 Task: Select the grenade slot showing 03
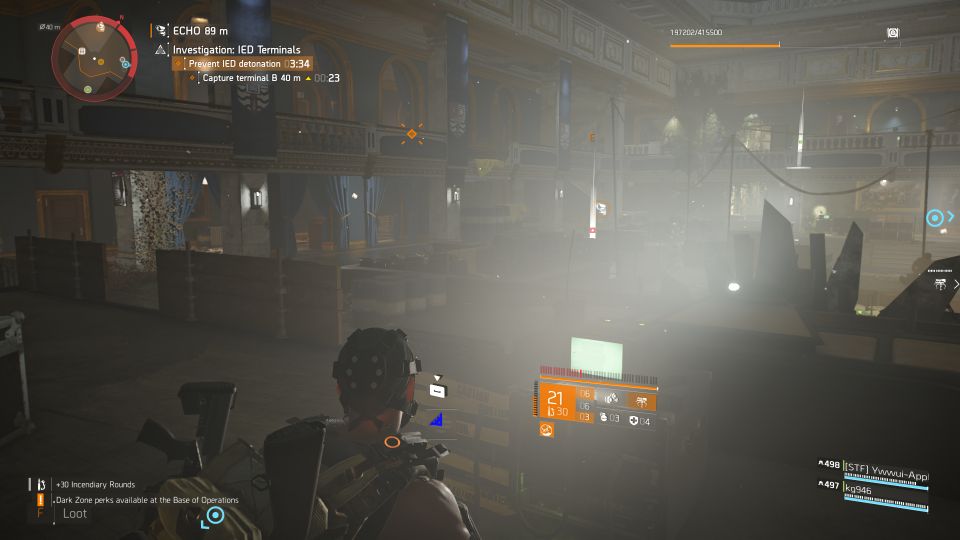tap(609, 421)
